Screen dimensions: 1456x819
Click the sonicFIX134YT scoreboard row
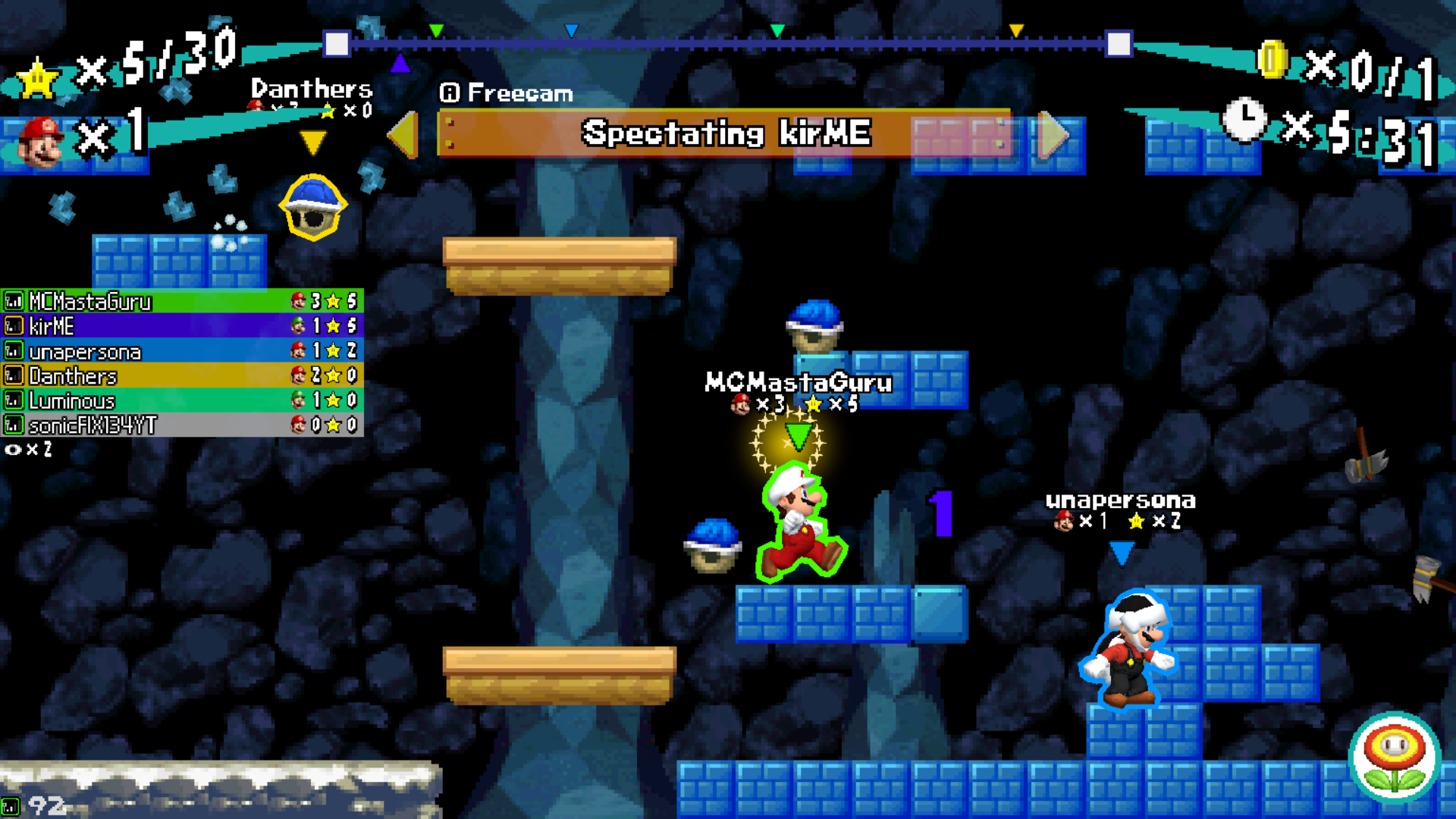click(182, 425)
